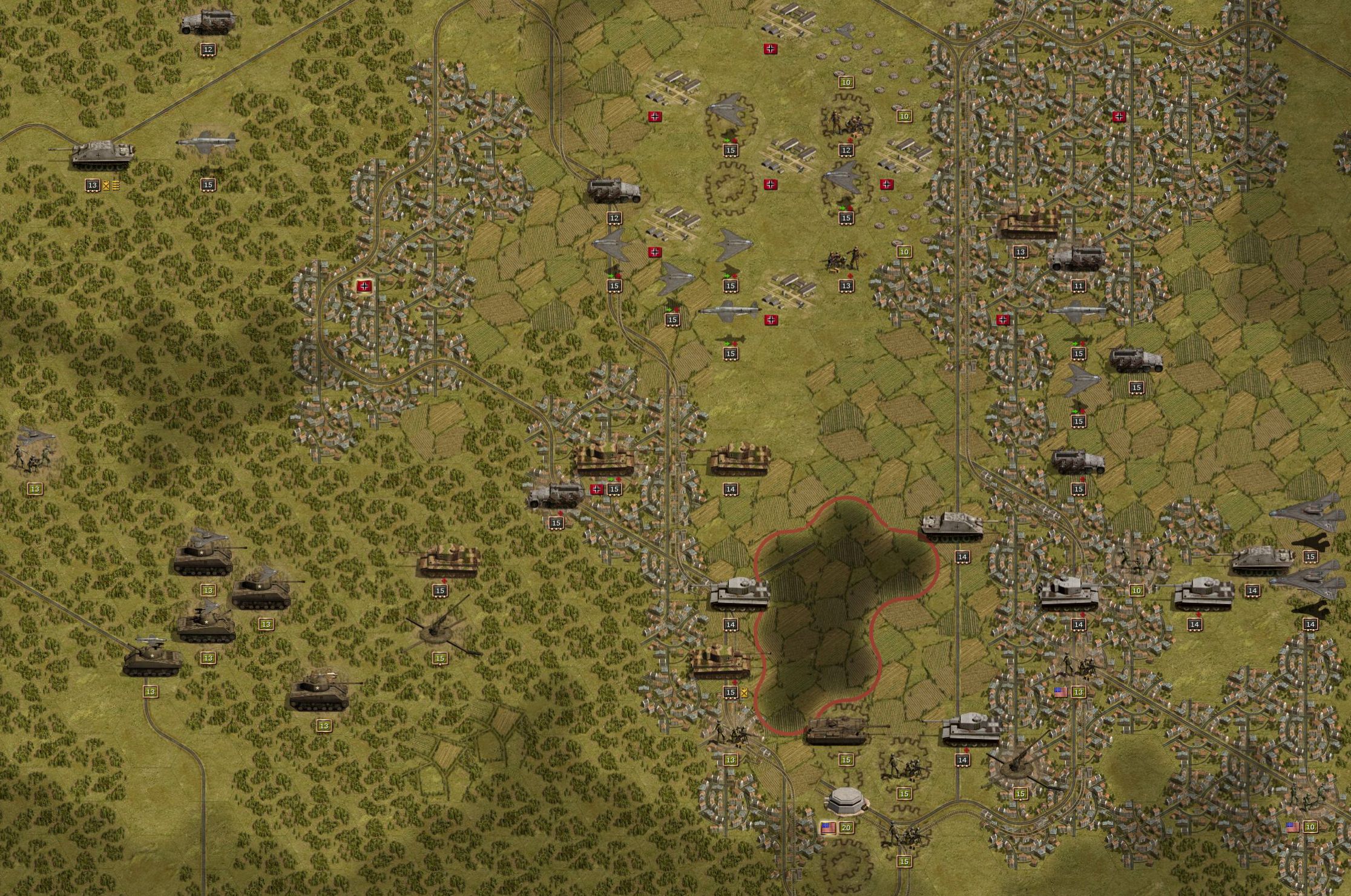Select the half-track showing strength 11
Image resolution: width=1351 pixels, height=896 pixels.
point(1077,258)
